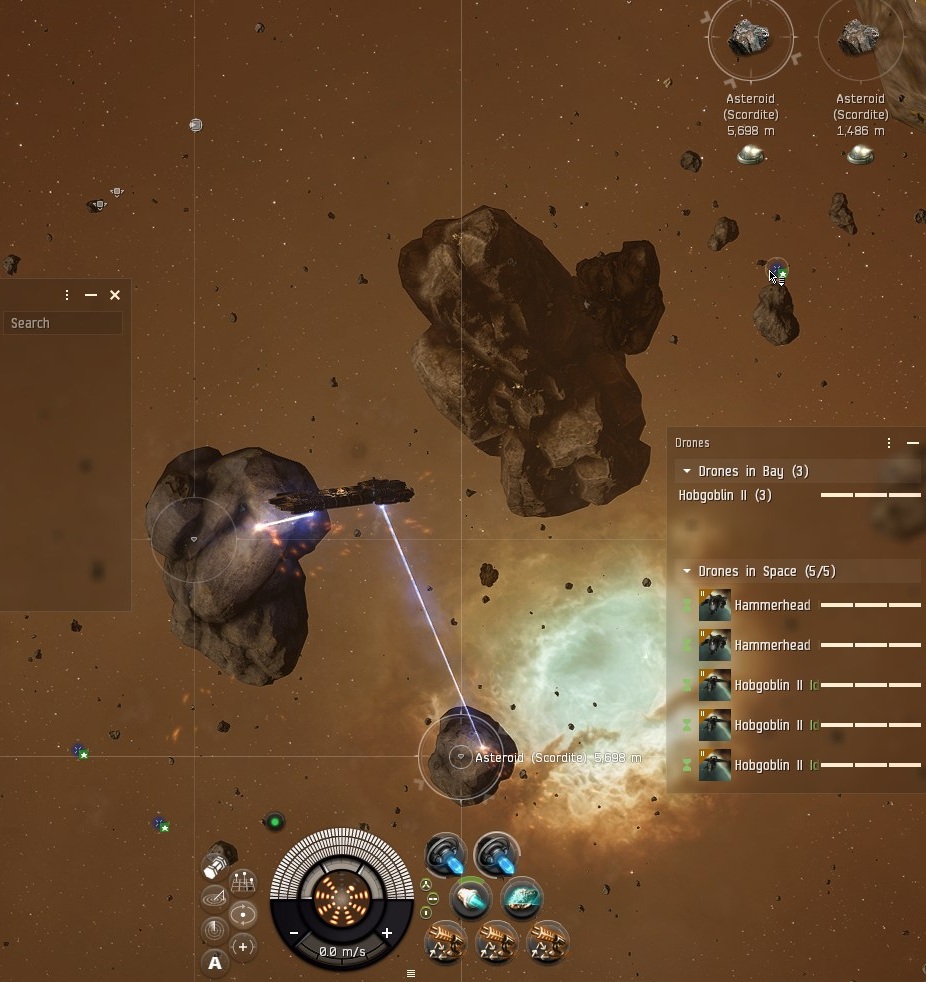
Task: Activate the module with the green arc
Action: coord(472,898)
